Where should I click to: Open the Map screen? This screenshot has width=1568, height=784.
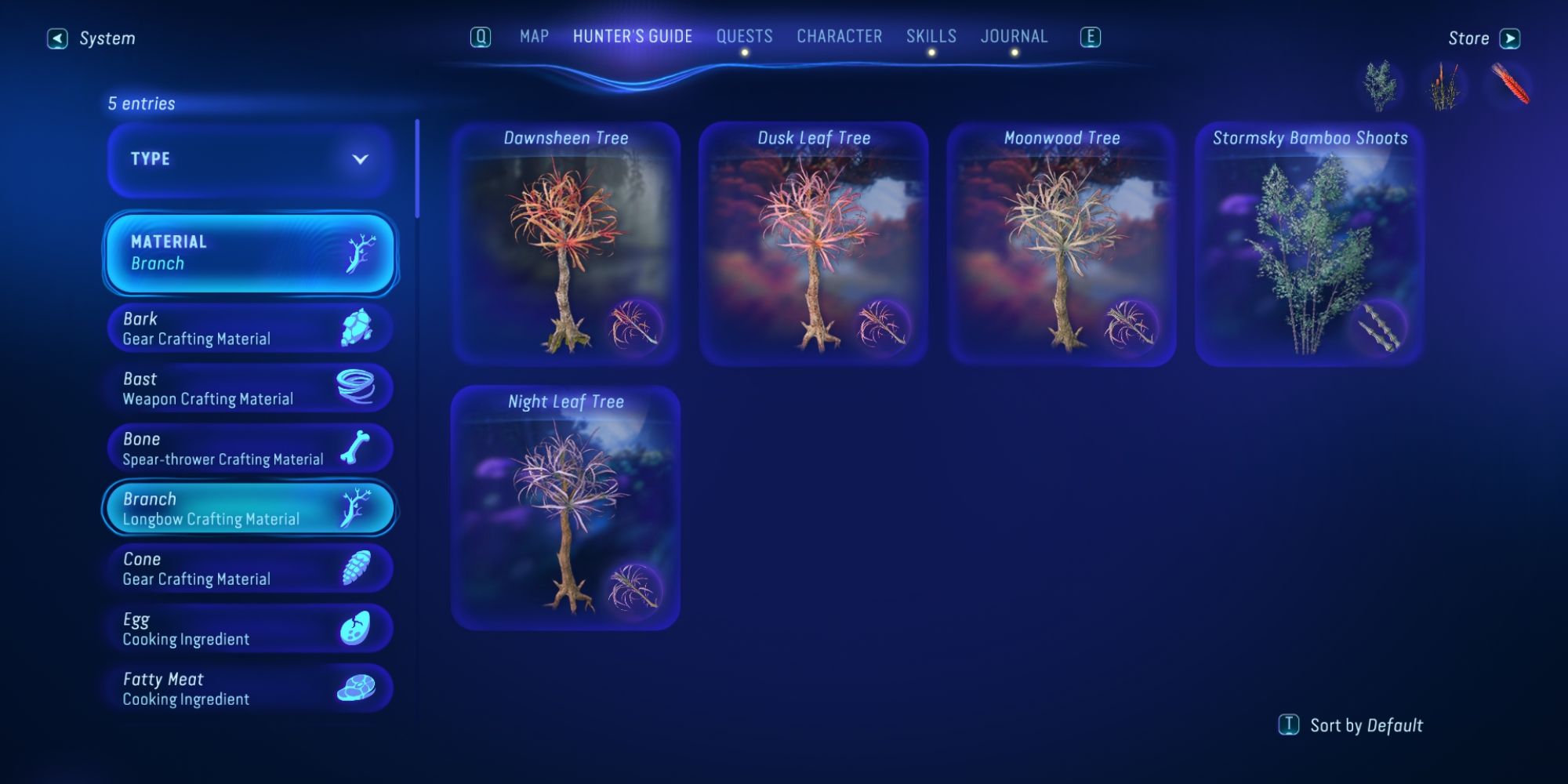coord(533,36)
